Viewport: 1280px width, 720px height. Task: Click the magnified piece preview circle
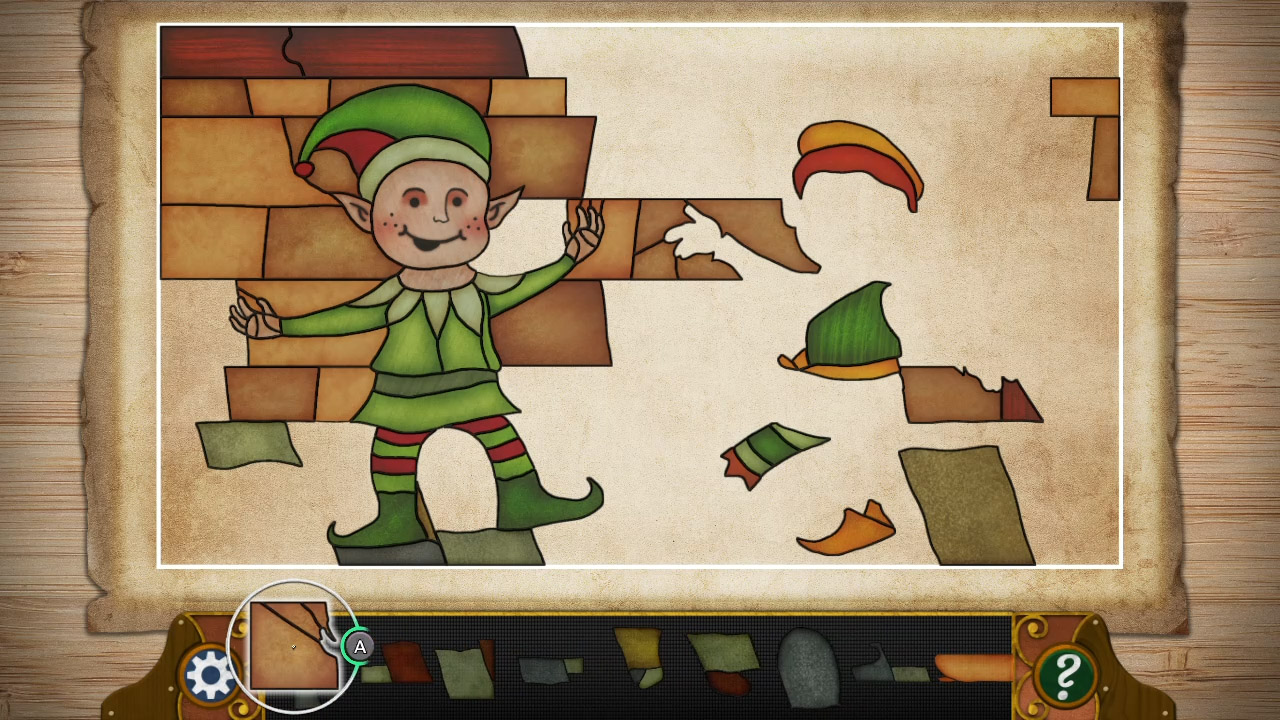click(293, 647)
